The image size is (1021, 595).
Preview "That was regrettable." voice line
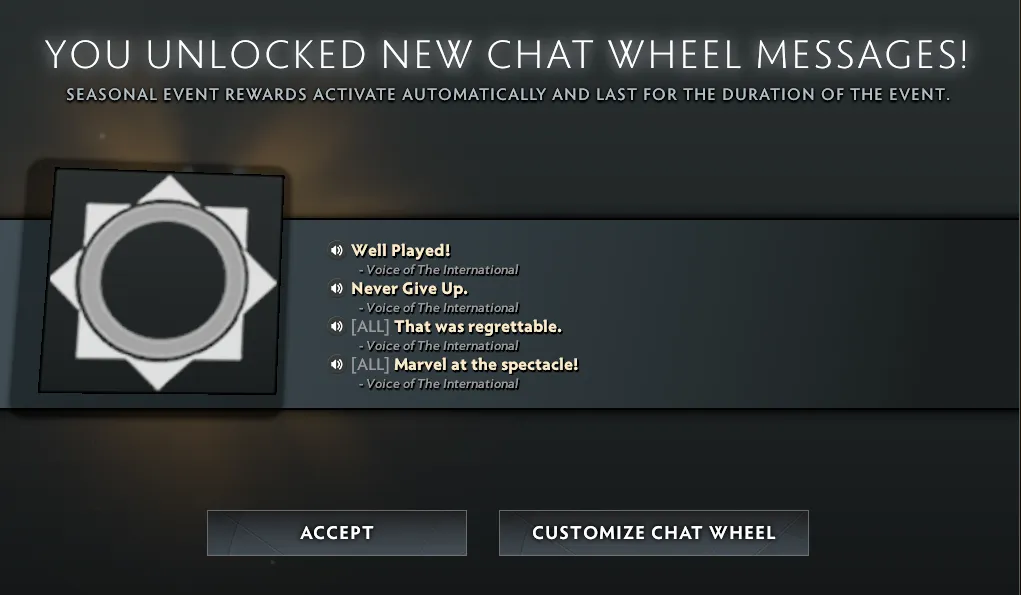[x=337, y=327]
